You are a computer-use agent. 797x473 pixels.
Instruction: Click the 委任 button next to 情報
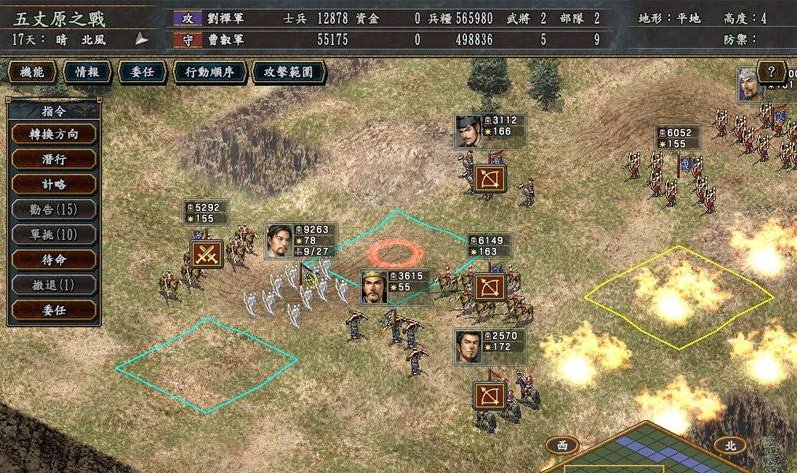tap(141, 72)
